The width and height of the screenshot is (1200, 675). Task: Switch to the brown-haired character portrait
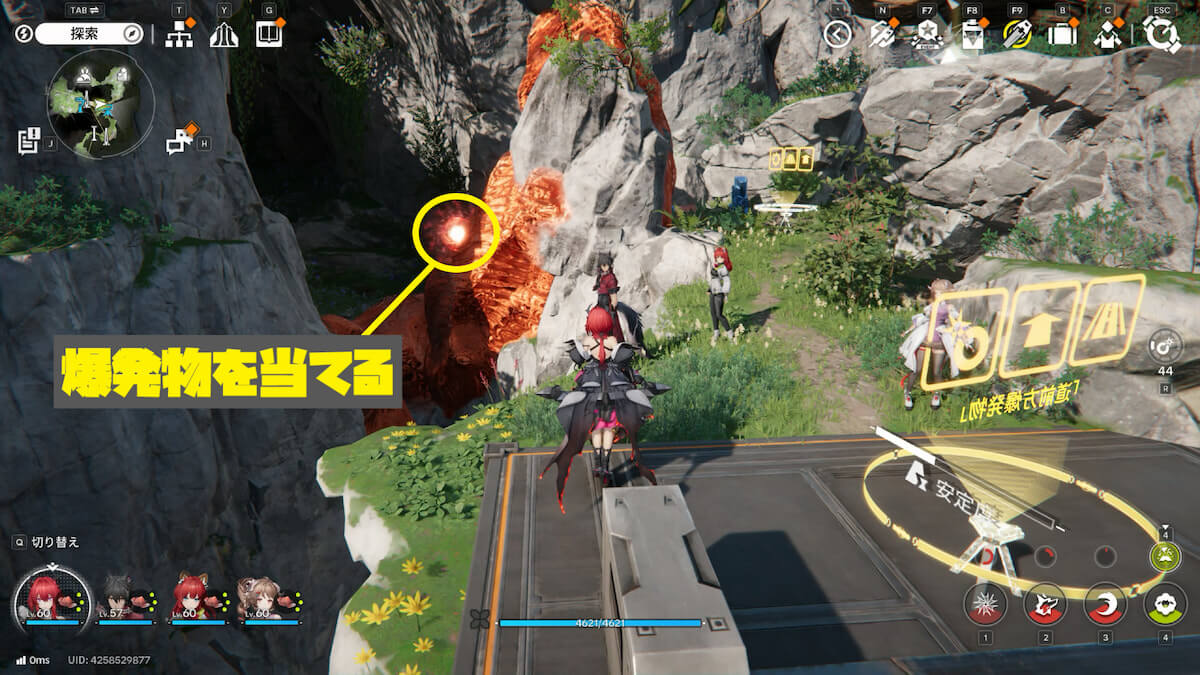pos(261,598)
